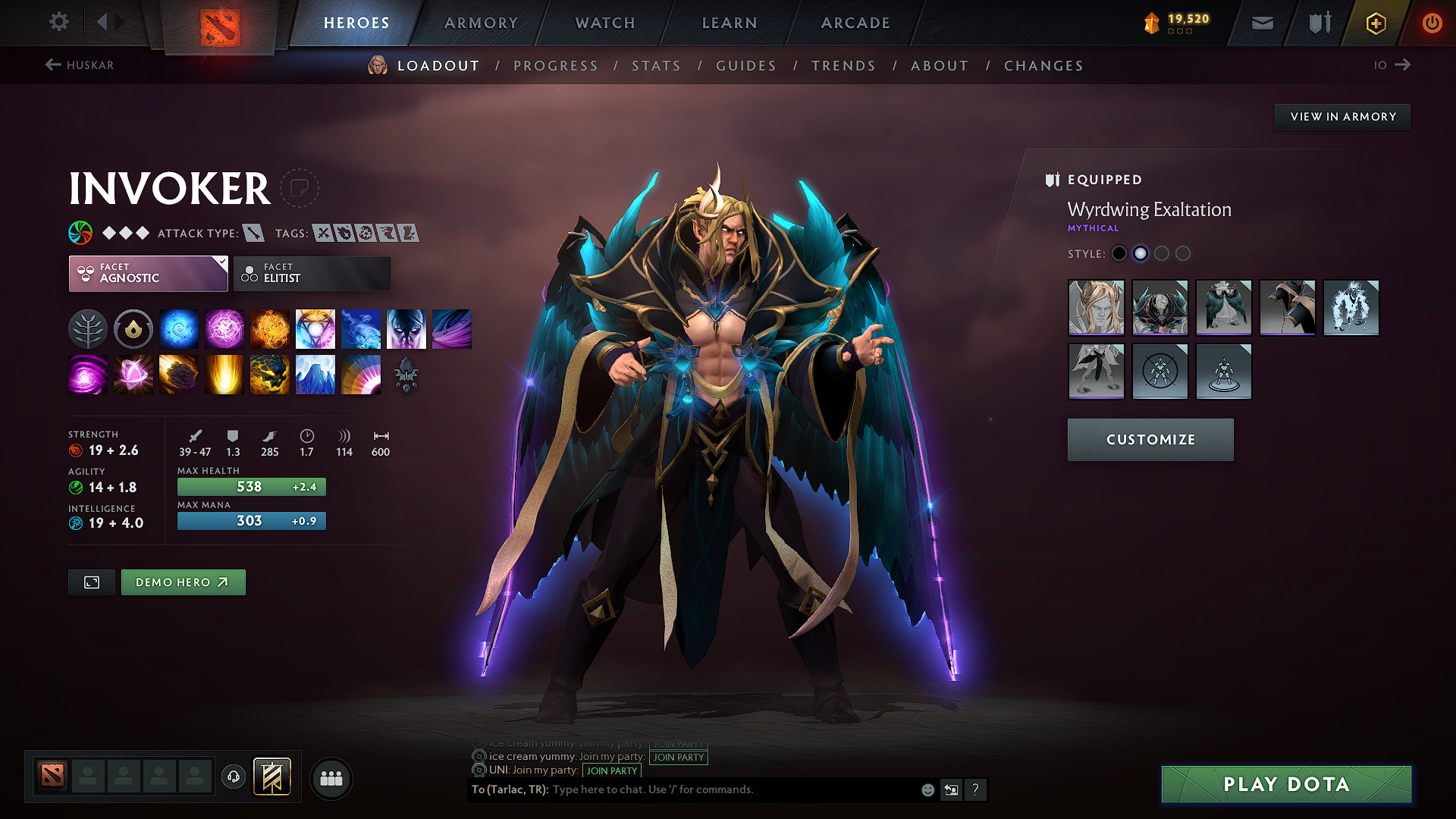The image size is (1456, 819).
Task: Switch to the STATS tab
Action: (x=656, y=66)
